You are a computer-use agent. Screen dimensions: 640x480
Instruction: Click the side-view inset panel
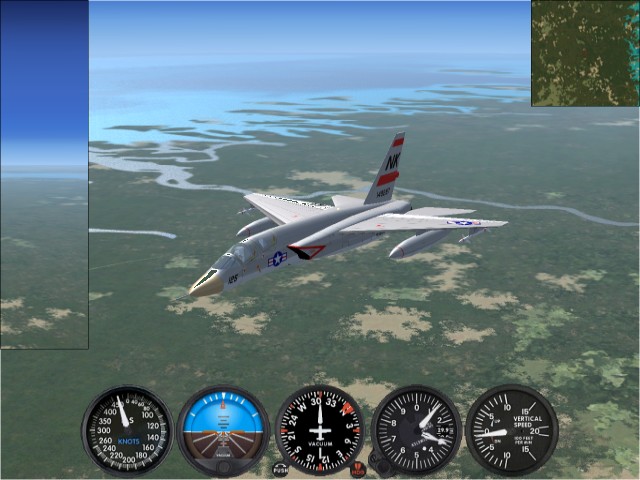pyautogui.click(x=44, y=175)
